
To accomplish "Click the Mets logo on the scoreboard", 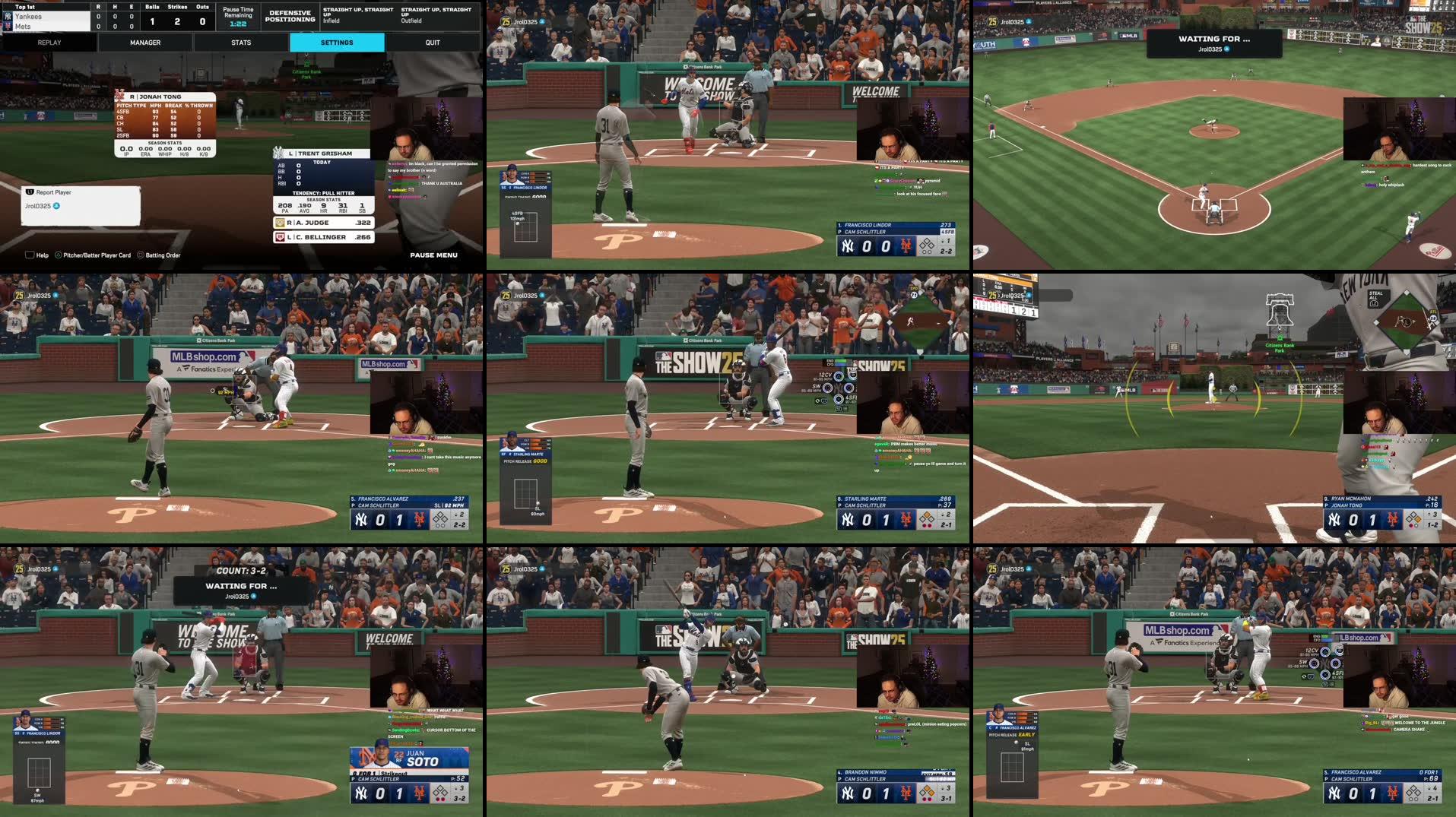I will (x=8, y=25).
